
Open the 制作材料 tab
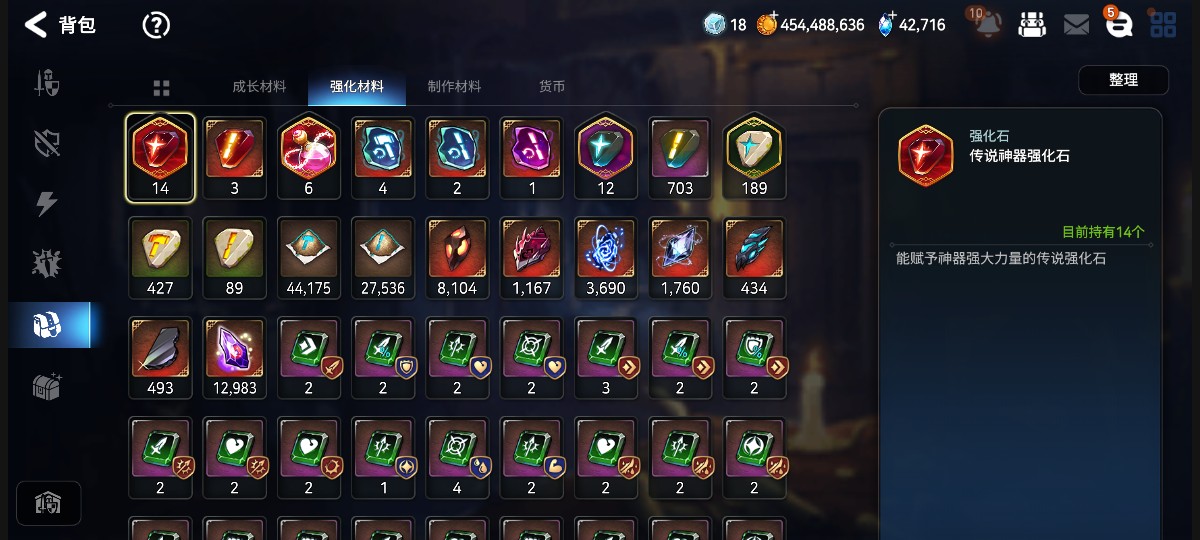(454, 86)
